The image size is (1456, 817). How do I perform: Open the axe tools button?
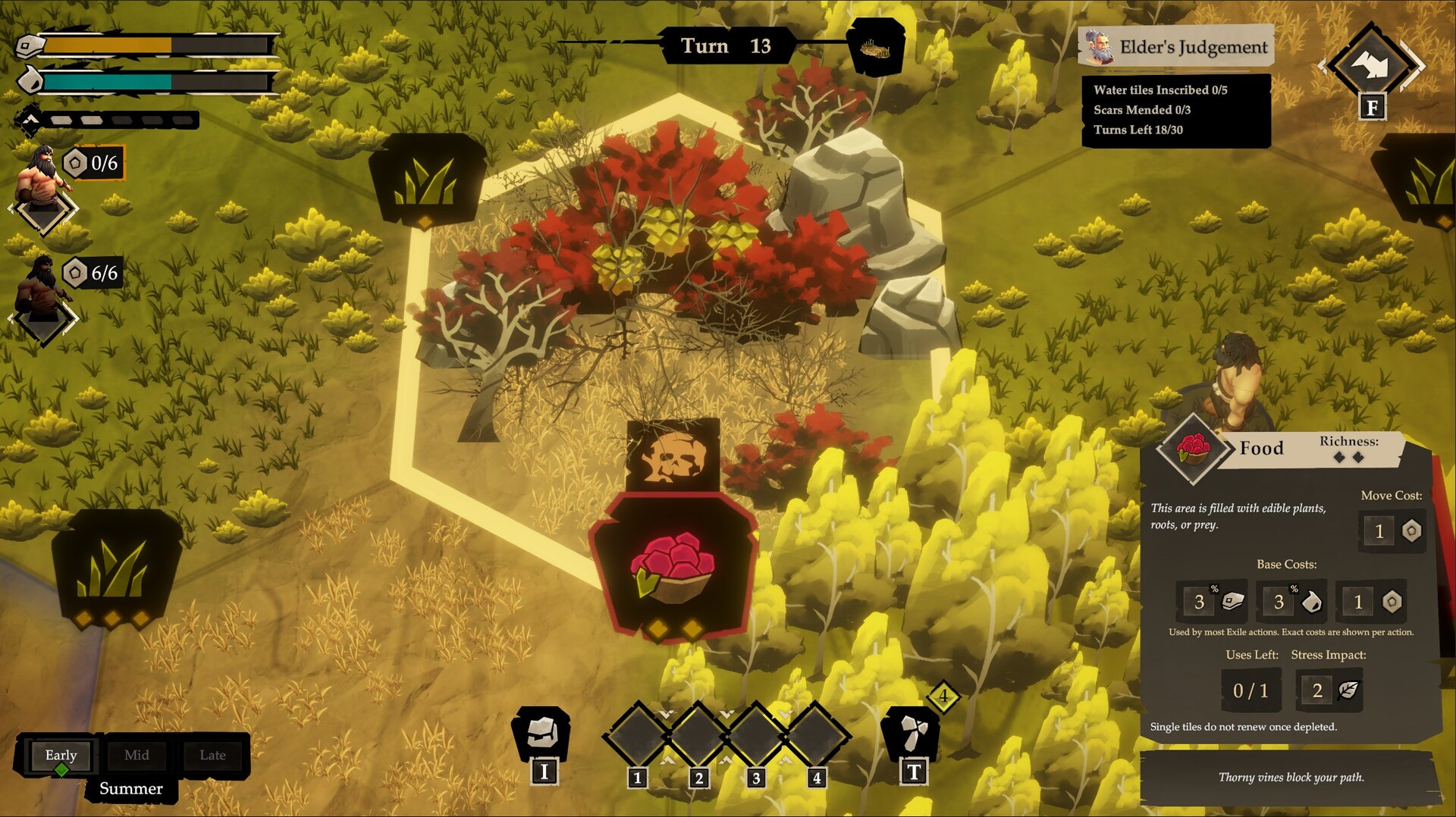pyautogui.click(x=912, y=734)
